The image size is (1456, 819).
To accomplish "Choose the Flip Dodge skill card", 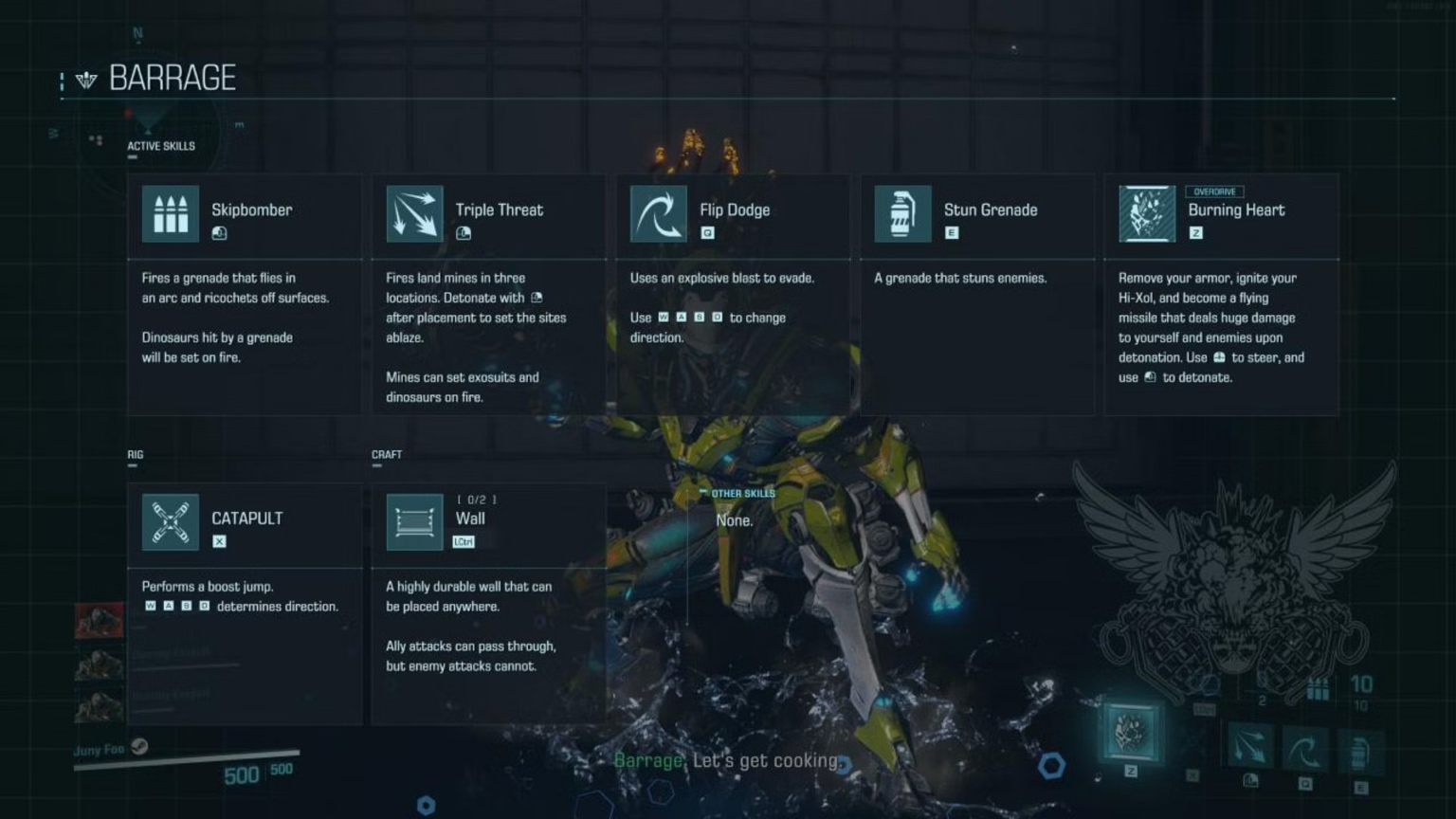I will click(733, 294).
